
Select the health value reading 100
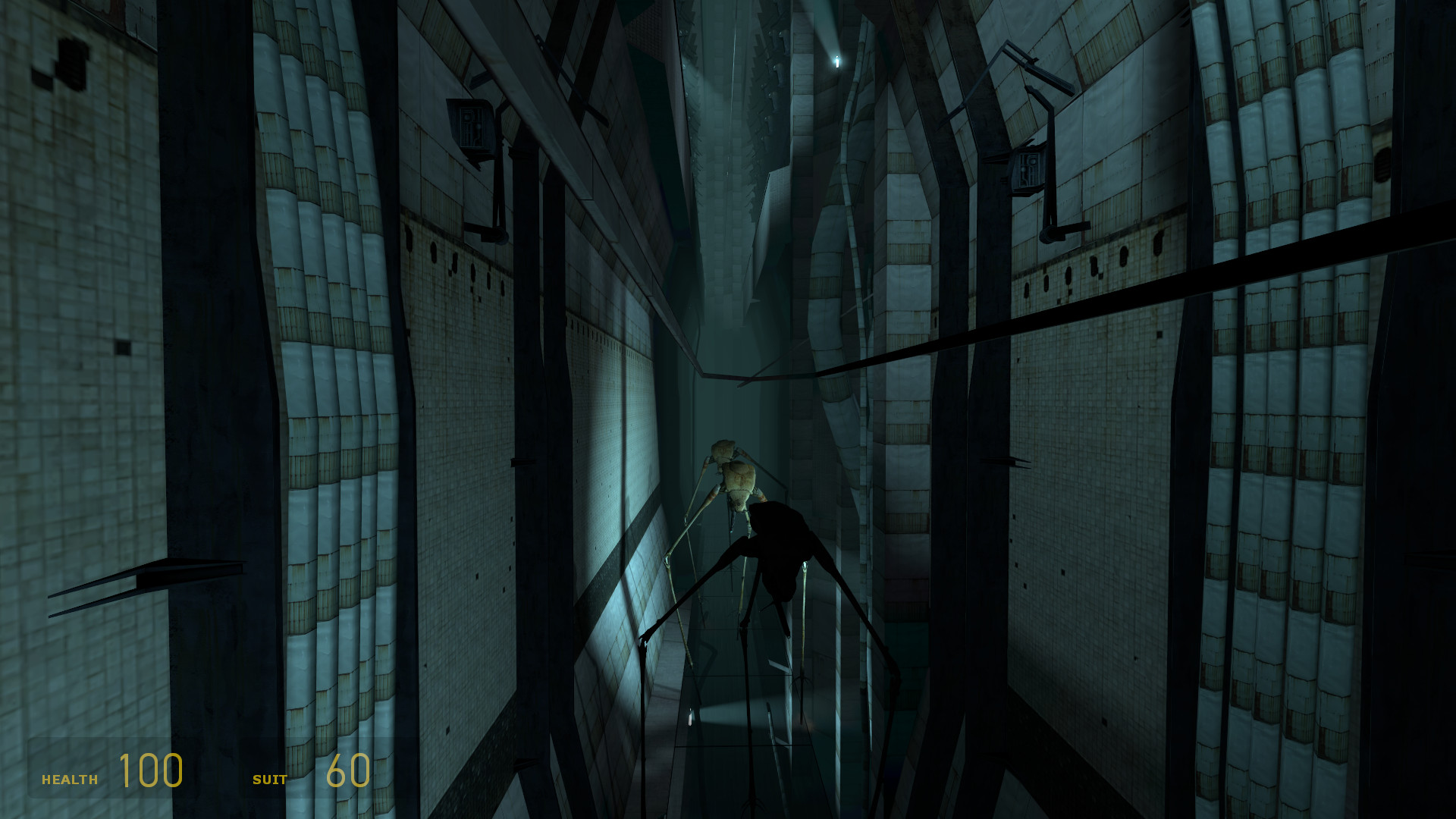pos(150,773)
